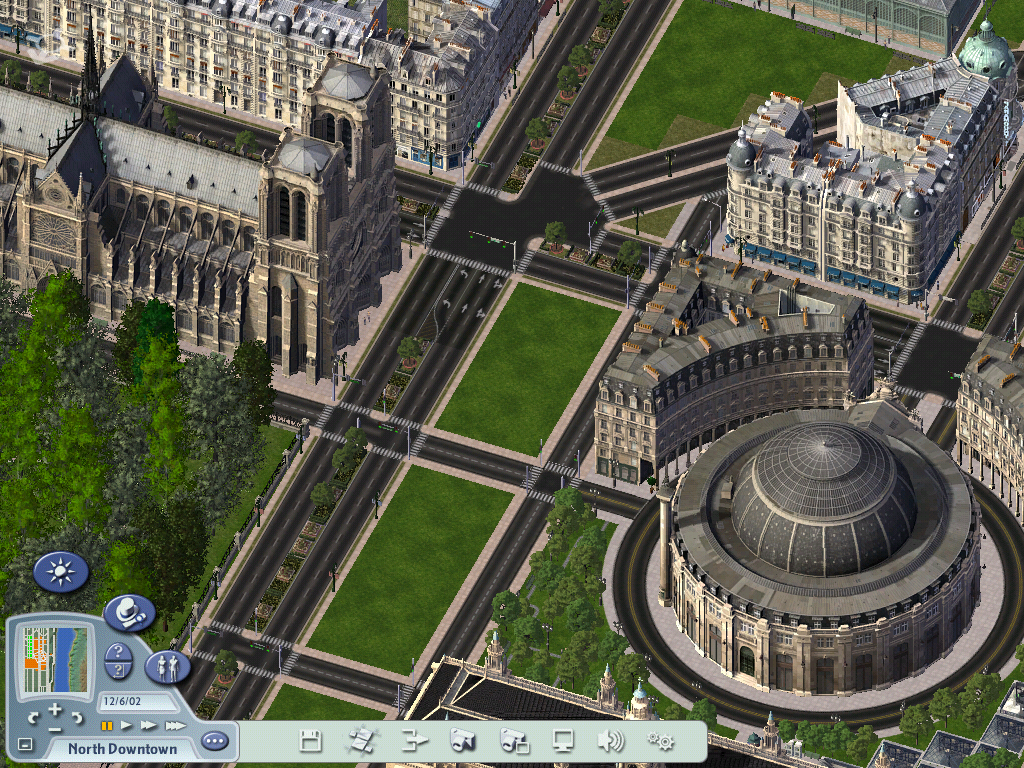This screenshot has height=768, width=1024.
Task: Open My Sim Mode with the two figures
Action: [167, 666]
